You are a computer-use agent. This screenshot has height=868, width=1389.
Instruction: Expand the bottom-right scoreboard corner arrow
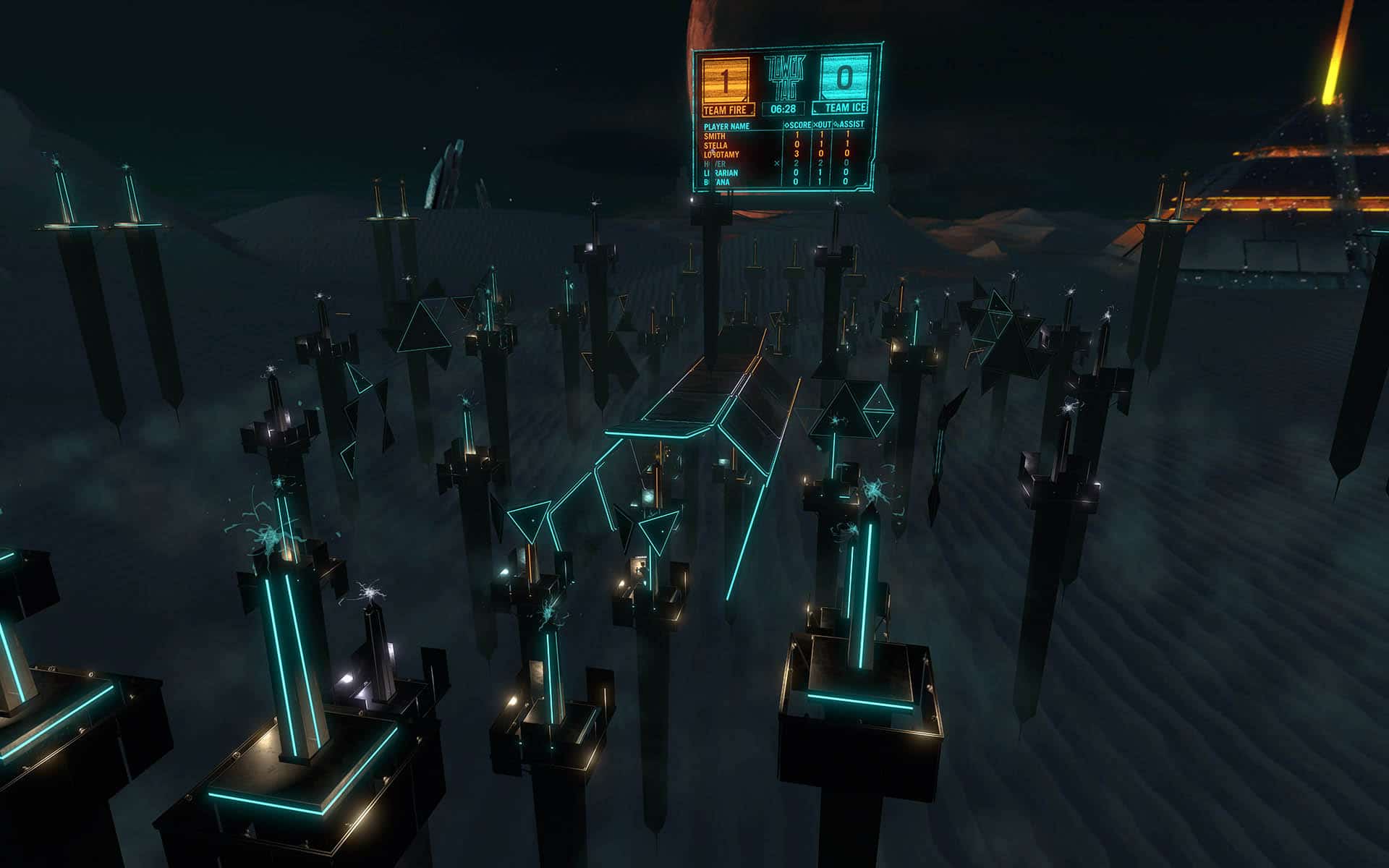865,183
